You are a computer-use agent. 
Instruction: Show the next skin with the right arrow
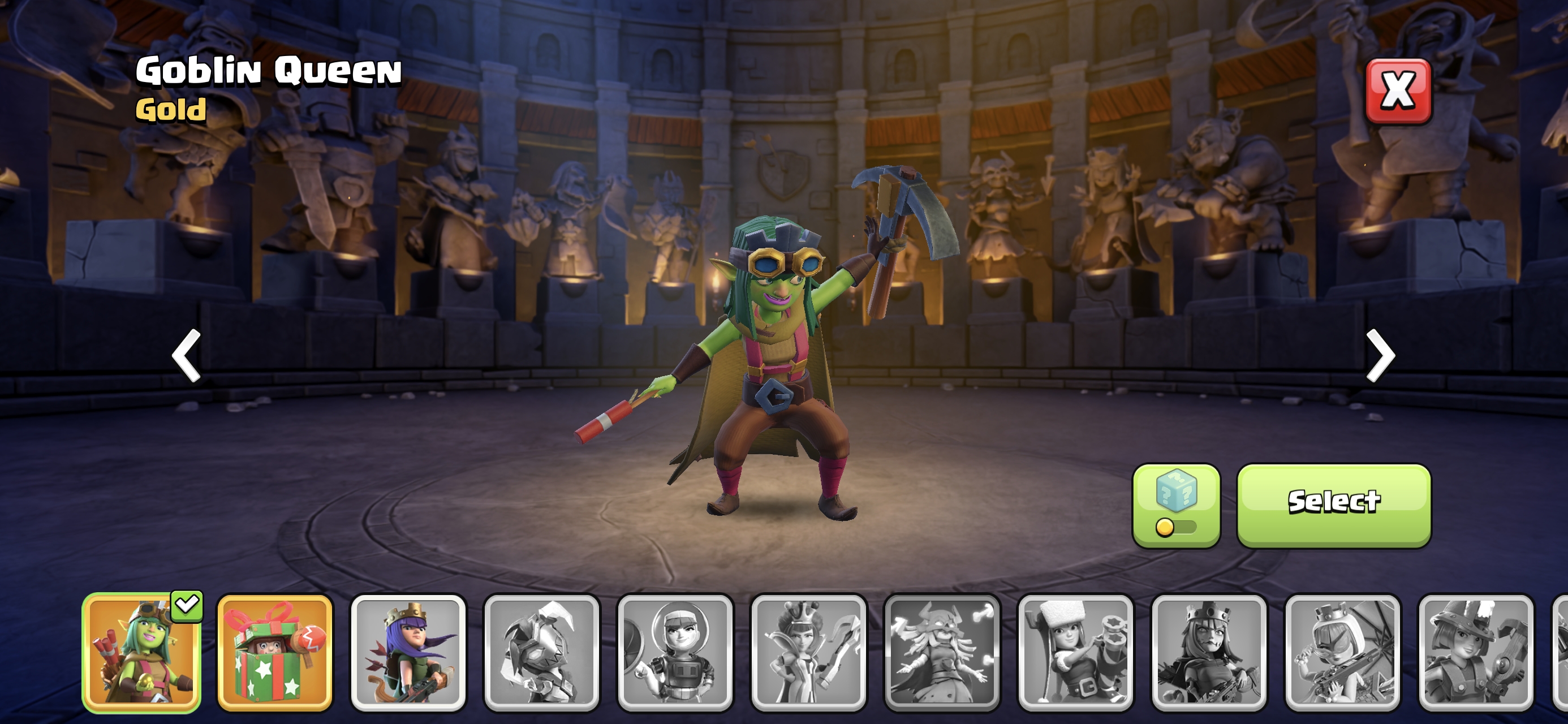(x=1380, y=356)
